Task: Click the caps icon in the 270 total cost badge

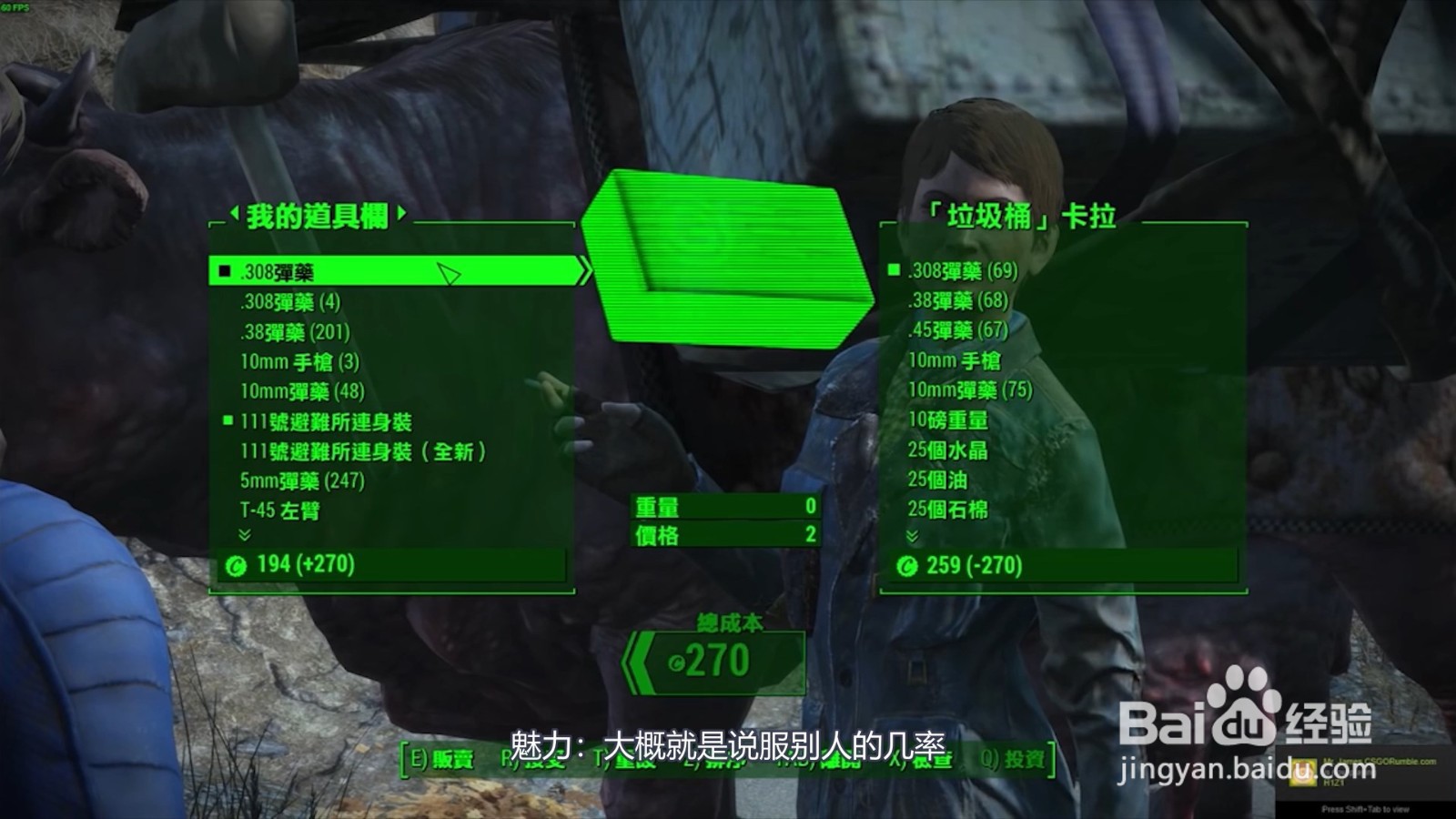Action: [674, 665]
